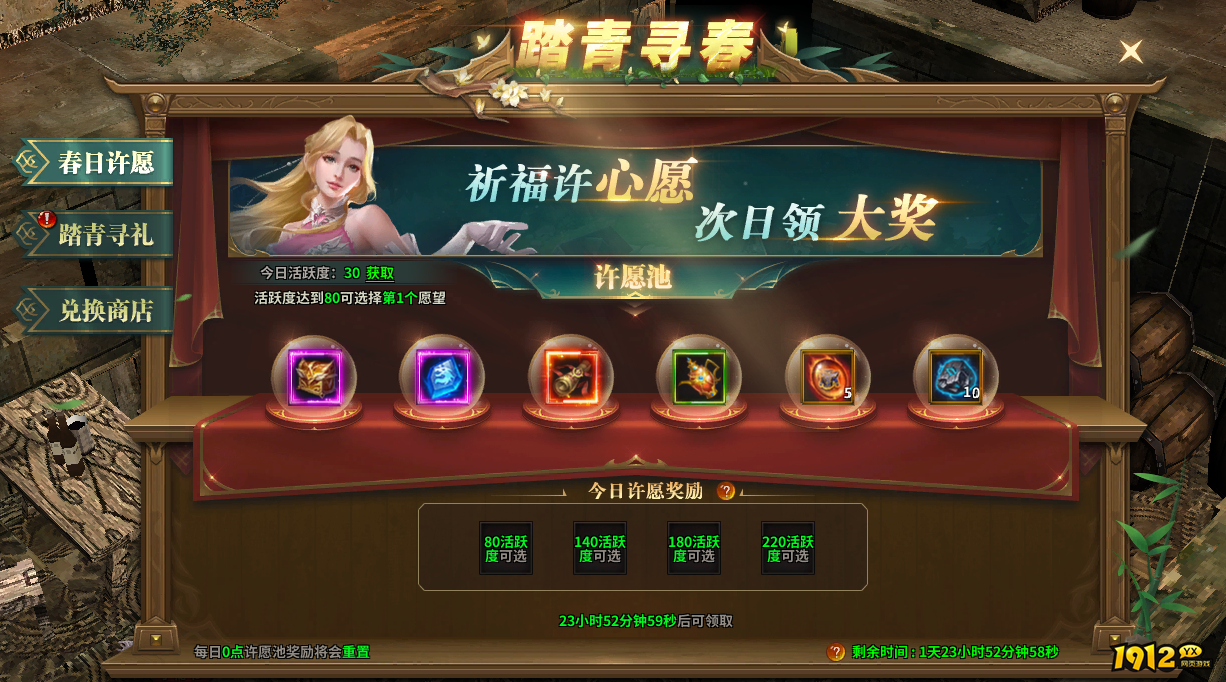
Task: Choose the 180活跃度 reward slot
Action: [694, 548]
